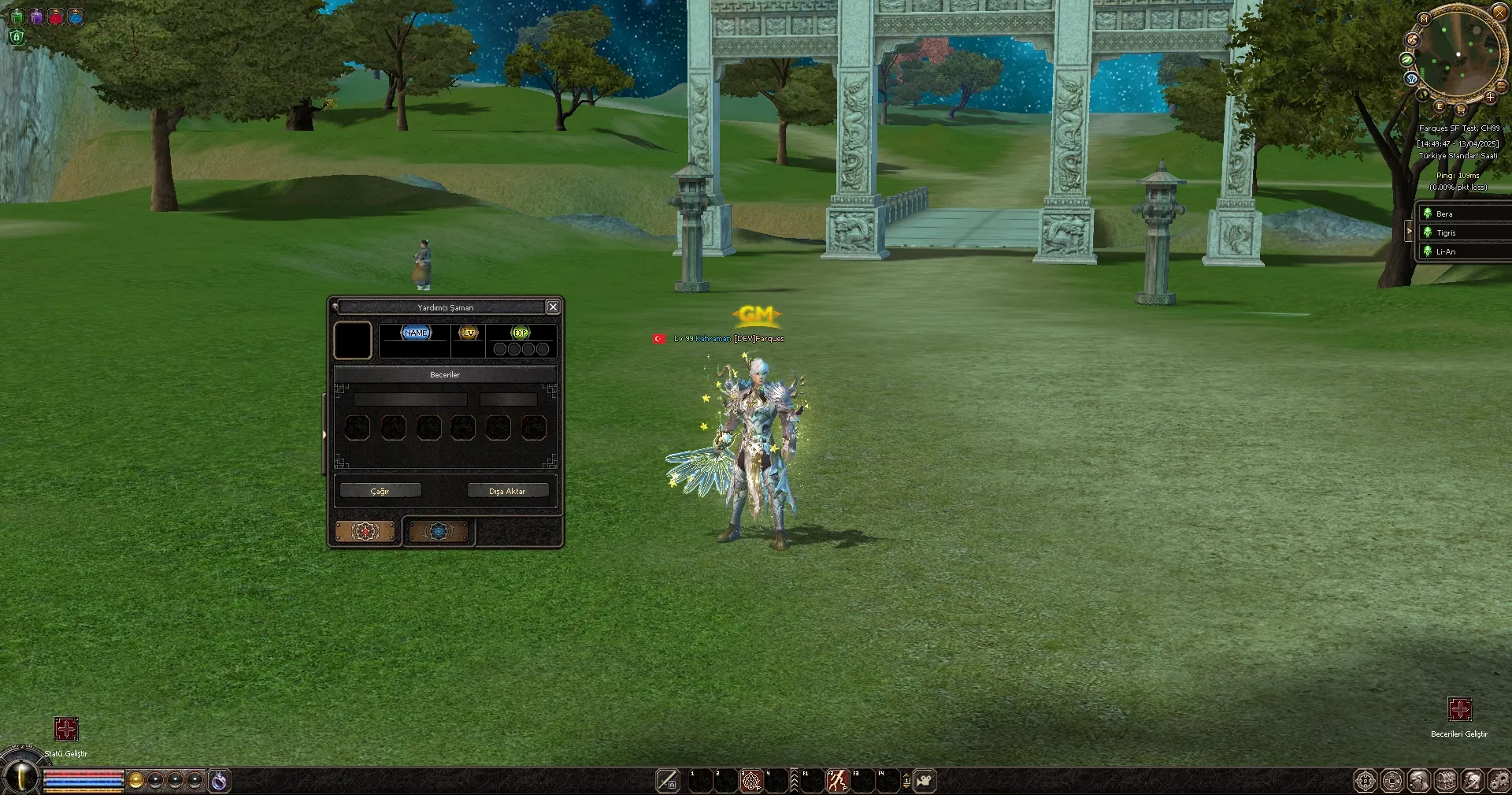
Task: Click the Statü Geliştir red cross icon
Action: 67,729
